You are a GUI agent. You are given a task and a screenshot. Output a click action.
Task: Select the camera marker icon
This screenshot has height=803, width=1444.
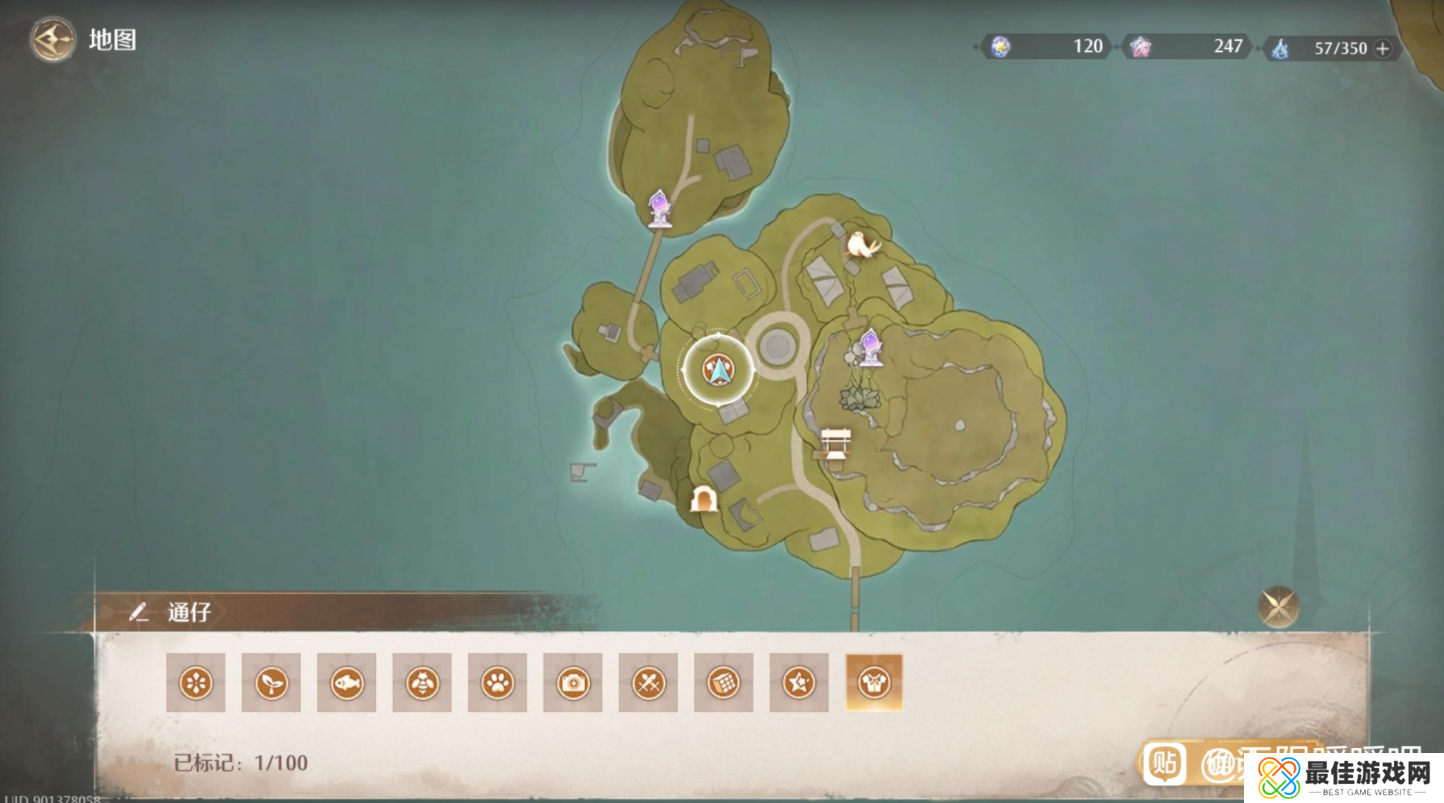click(x=573, y=683)
